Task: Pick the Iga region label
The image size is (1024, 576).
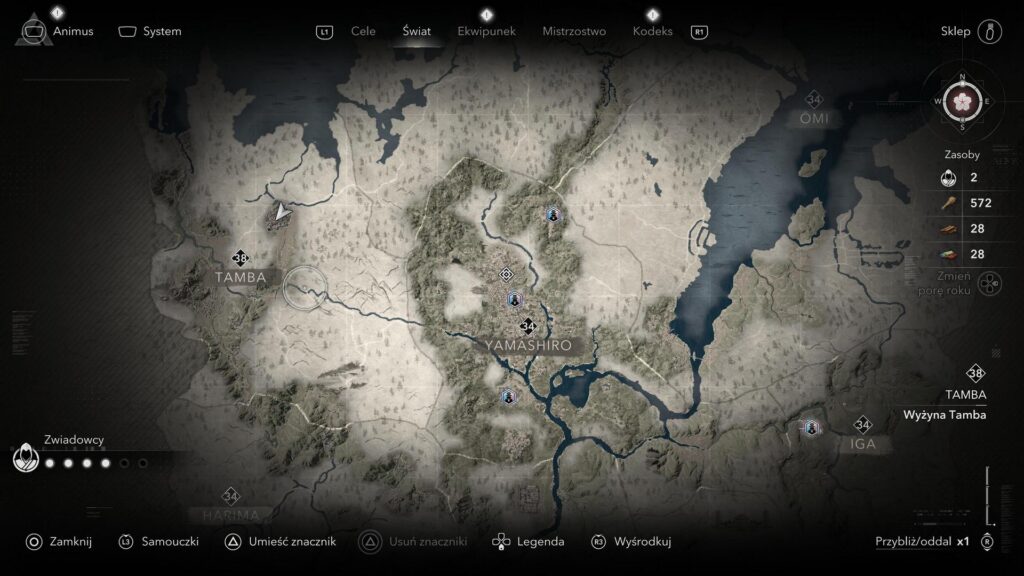Action: pos(863,443)
